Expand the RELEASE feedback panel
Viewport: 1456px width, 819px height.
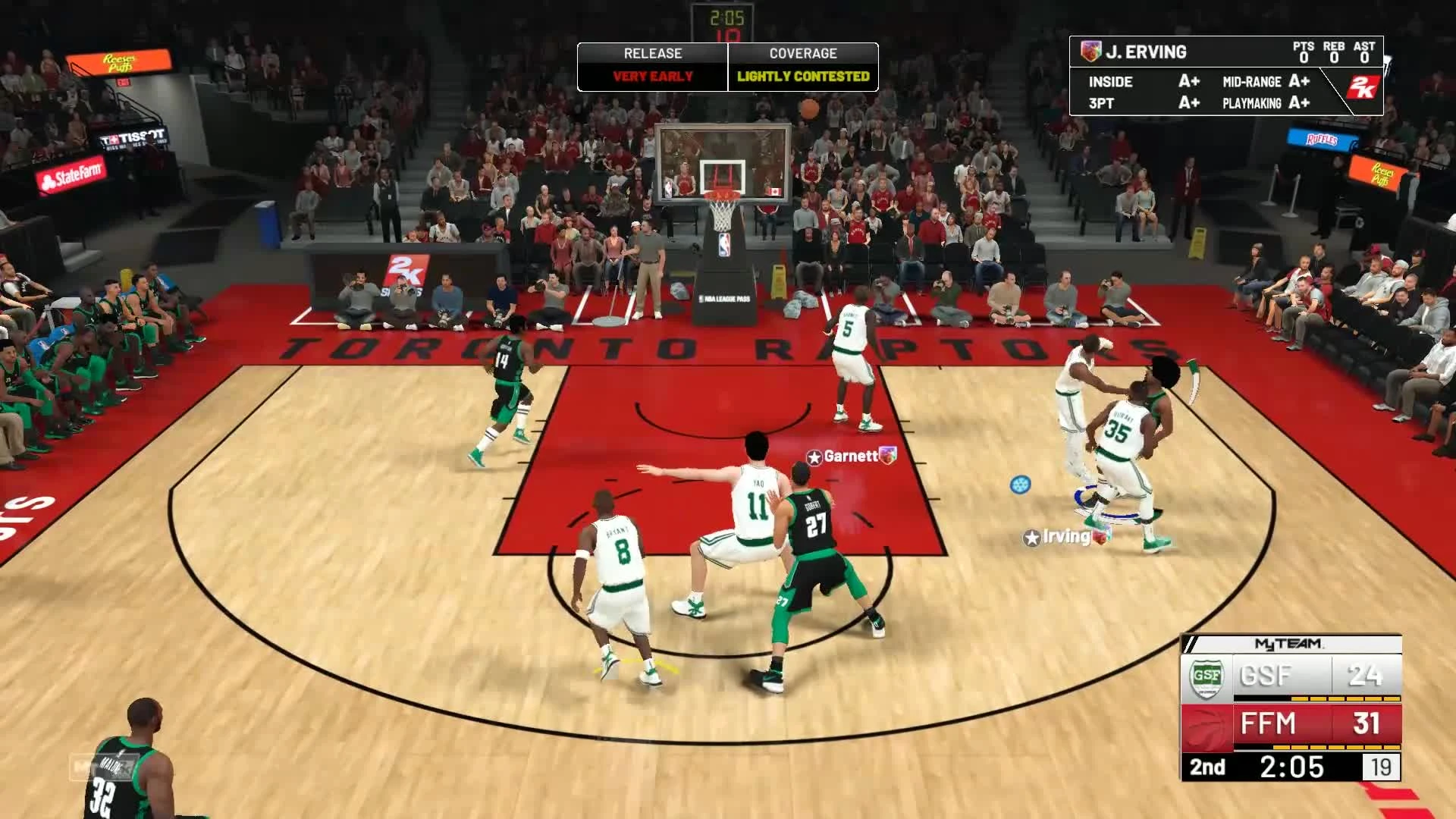coord(653,53)
